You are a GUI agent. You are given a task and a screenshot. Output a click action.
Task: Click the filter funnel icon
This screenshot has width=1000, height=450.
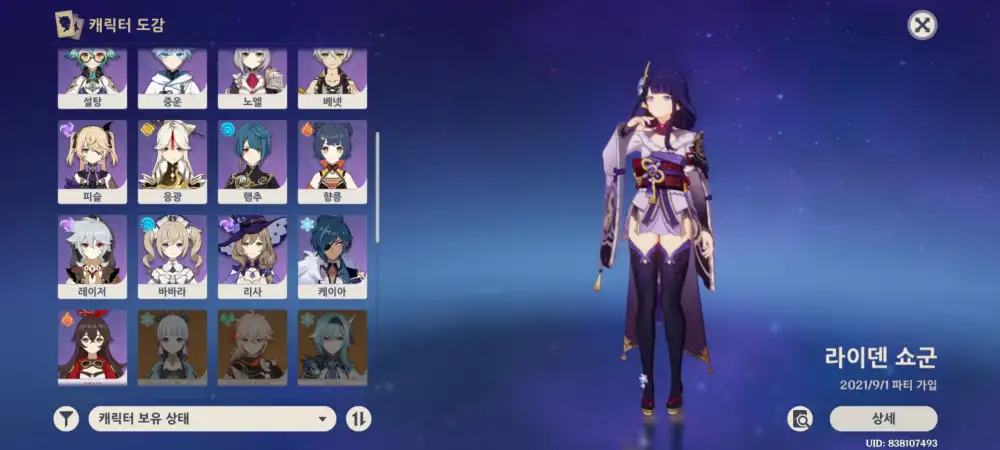(x=66, y=419)
